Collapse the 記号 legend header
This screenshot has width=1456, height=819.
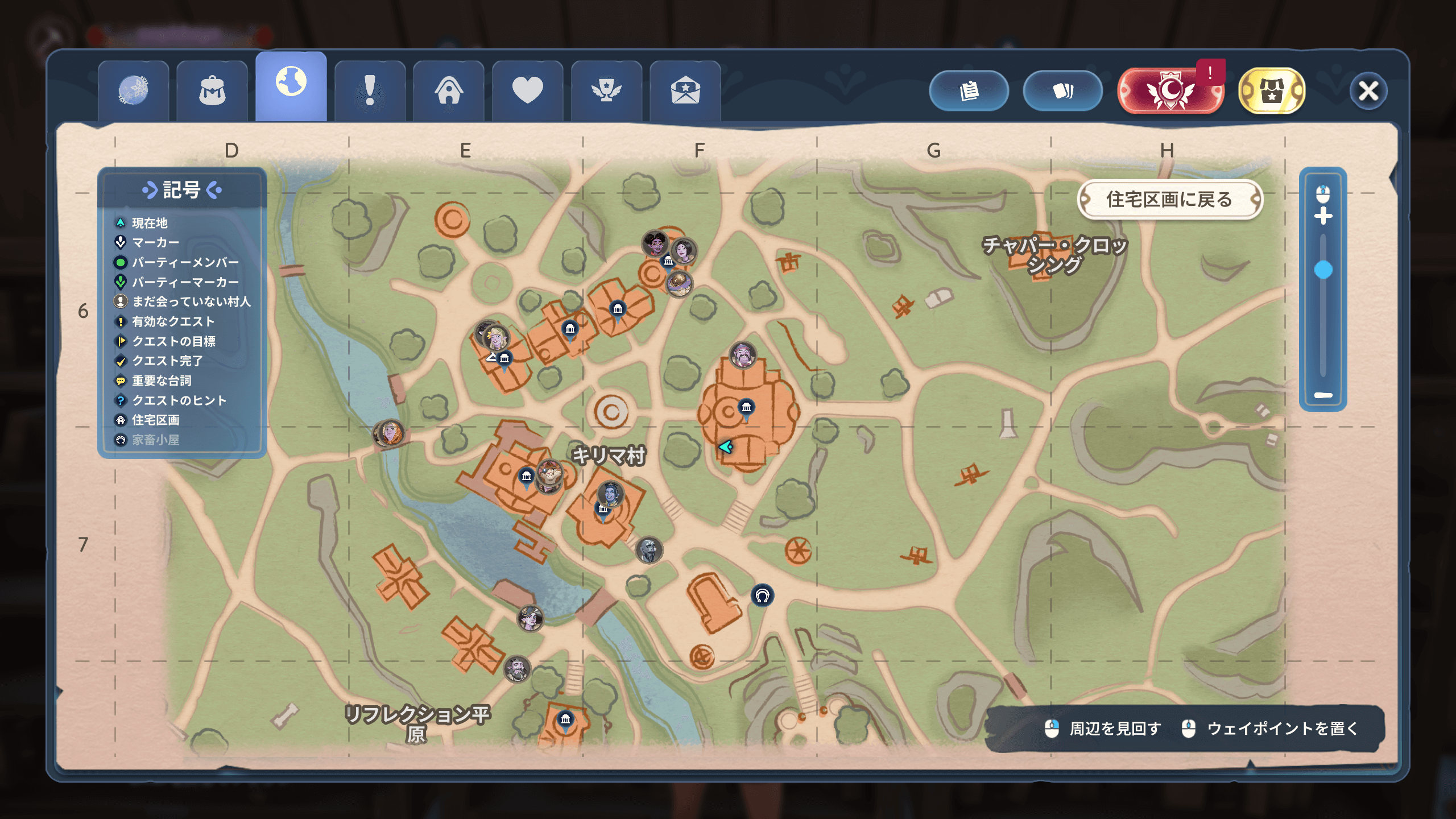(182, 190)
